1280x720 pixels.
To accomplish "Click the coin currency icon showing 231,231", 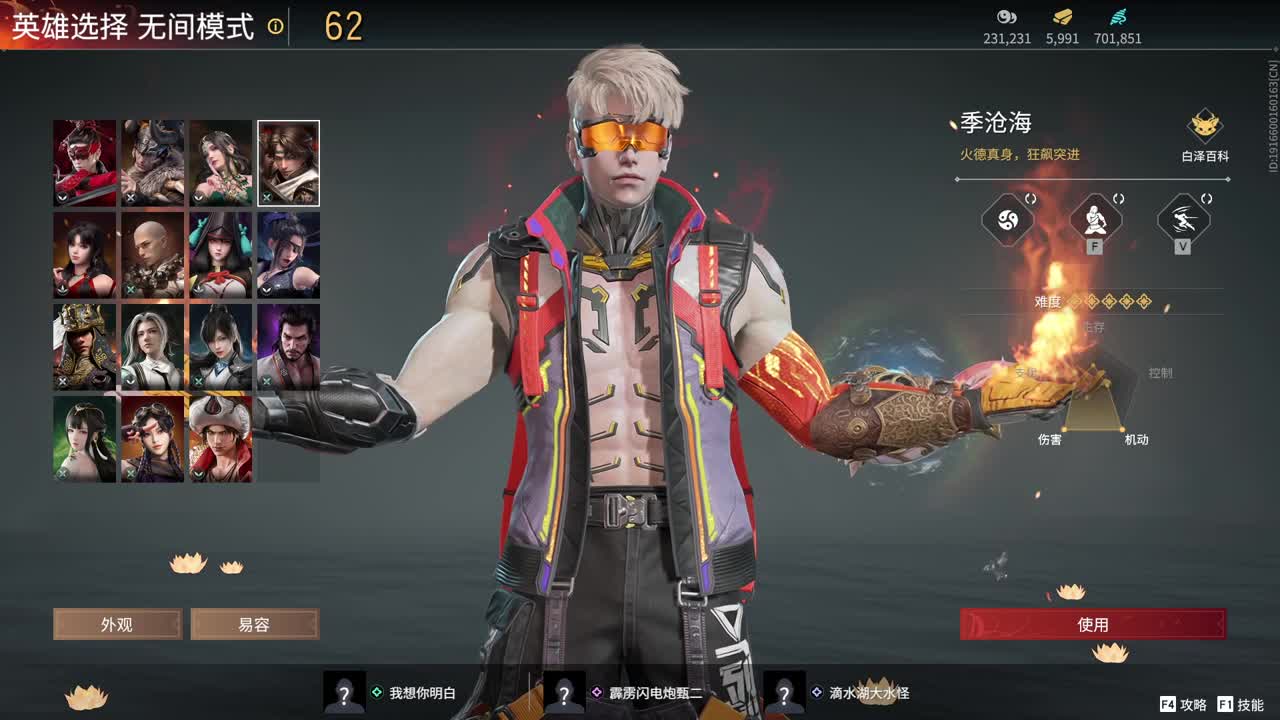I will tap(1007, 17).
